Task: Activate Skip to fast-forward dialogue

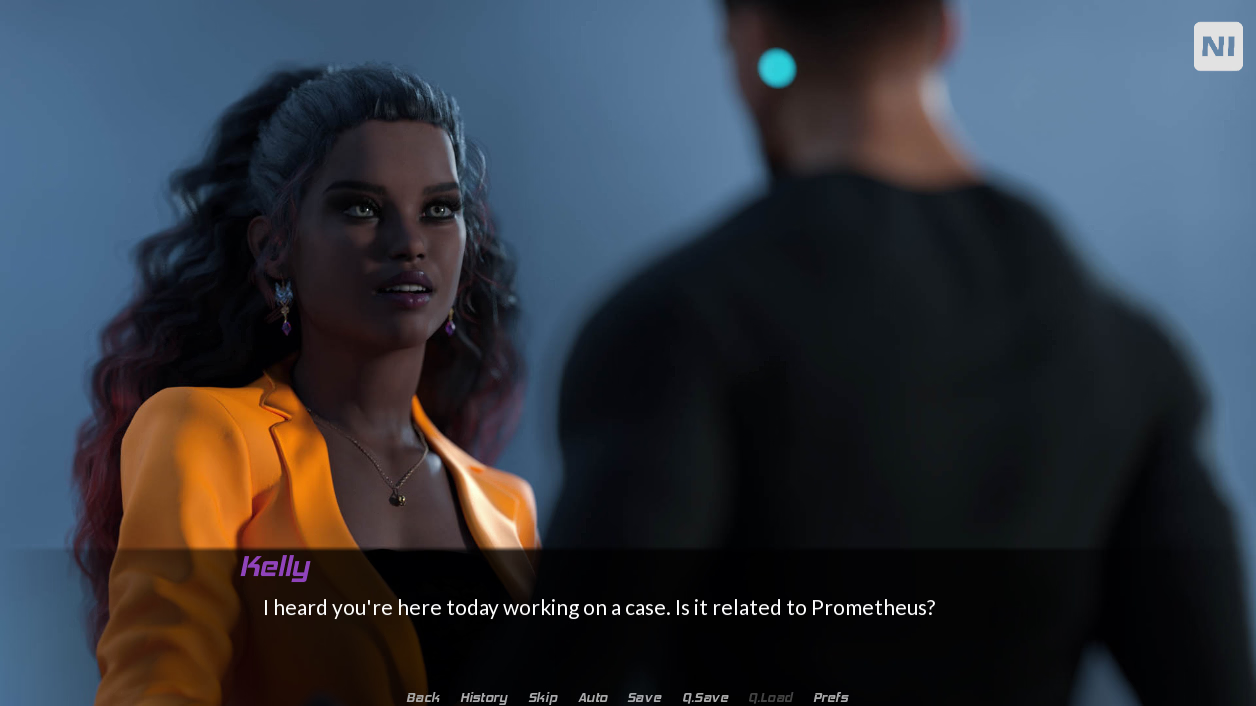Action: (x=542, y=697)
